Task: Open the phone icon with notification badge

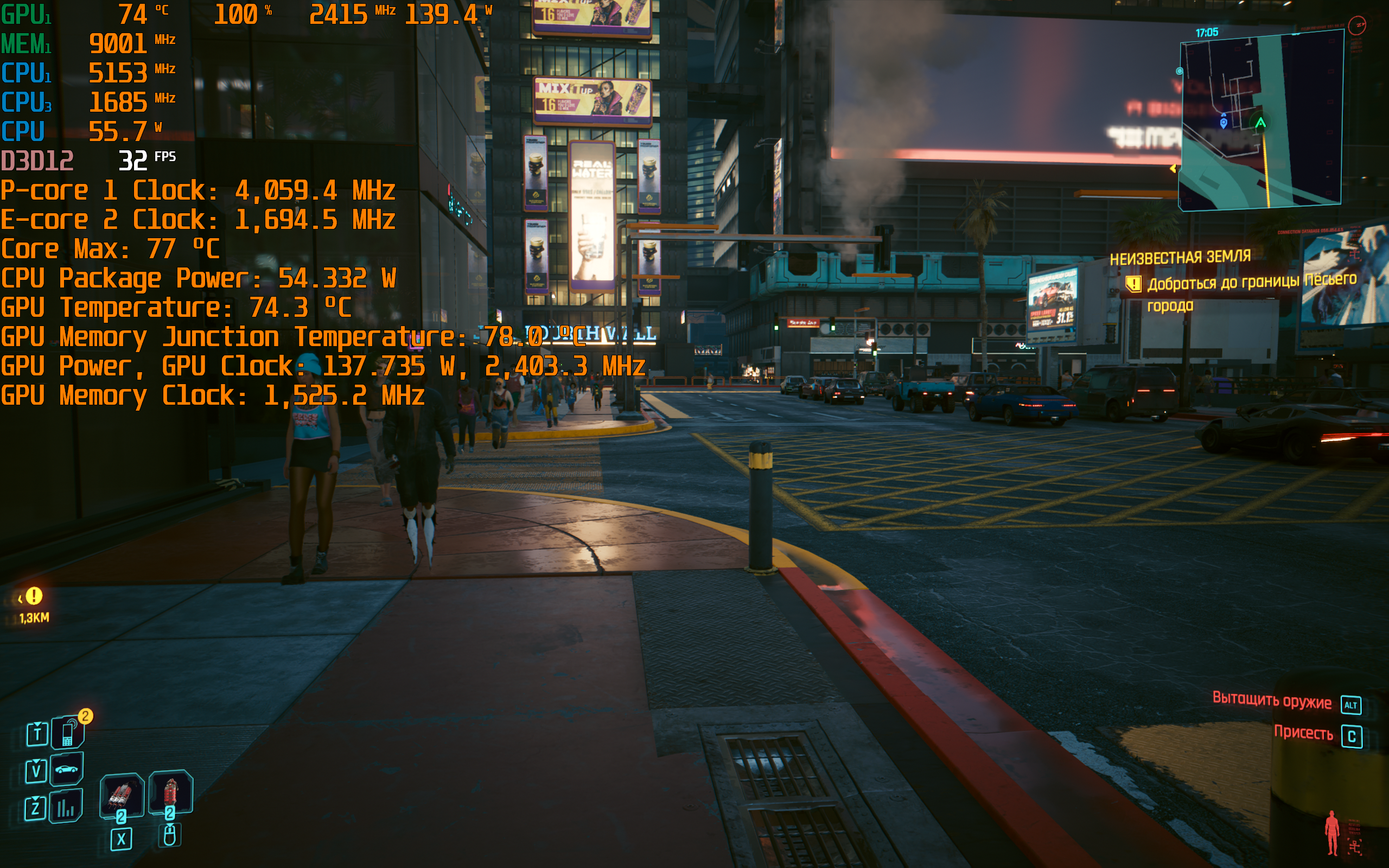Action: 68,733
